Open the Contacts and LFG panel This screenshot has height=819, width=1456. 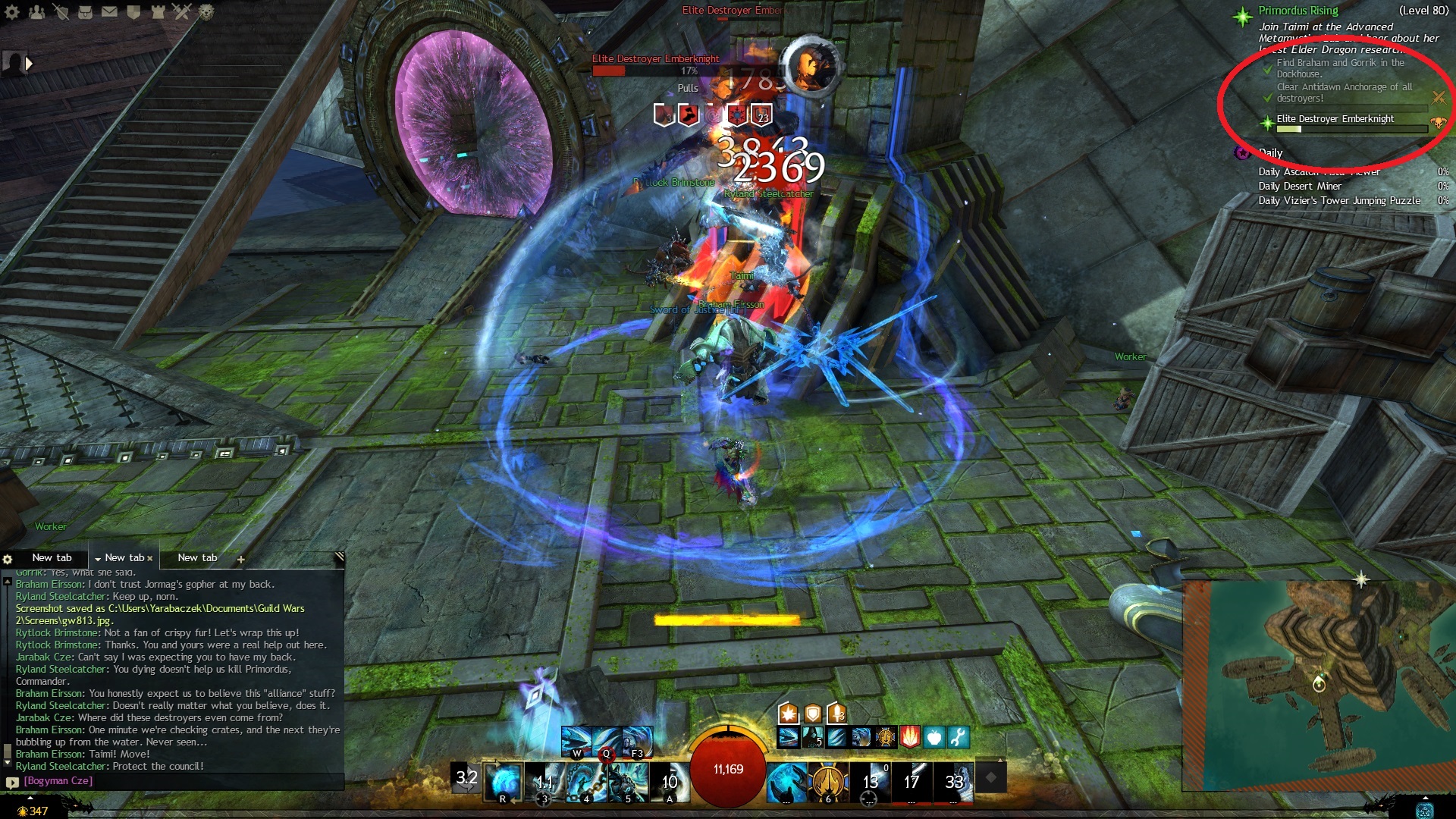pos(36,11)
